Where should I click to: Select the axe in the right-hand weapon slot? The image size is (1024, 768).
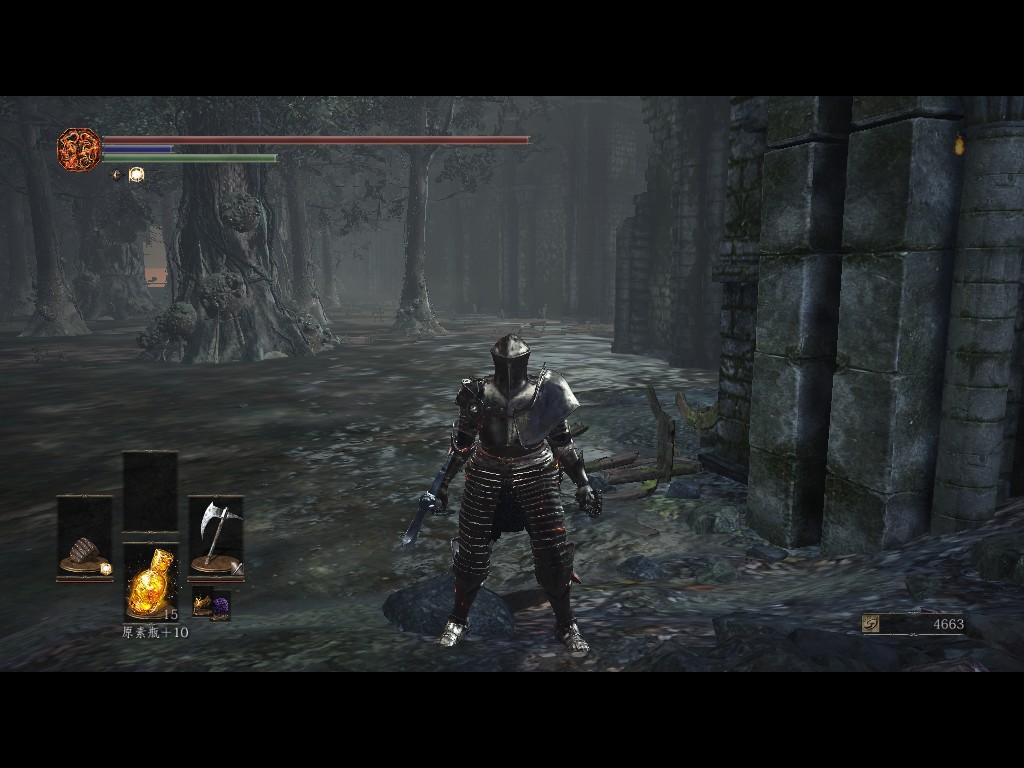[x=215, y=537]
